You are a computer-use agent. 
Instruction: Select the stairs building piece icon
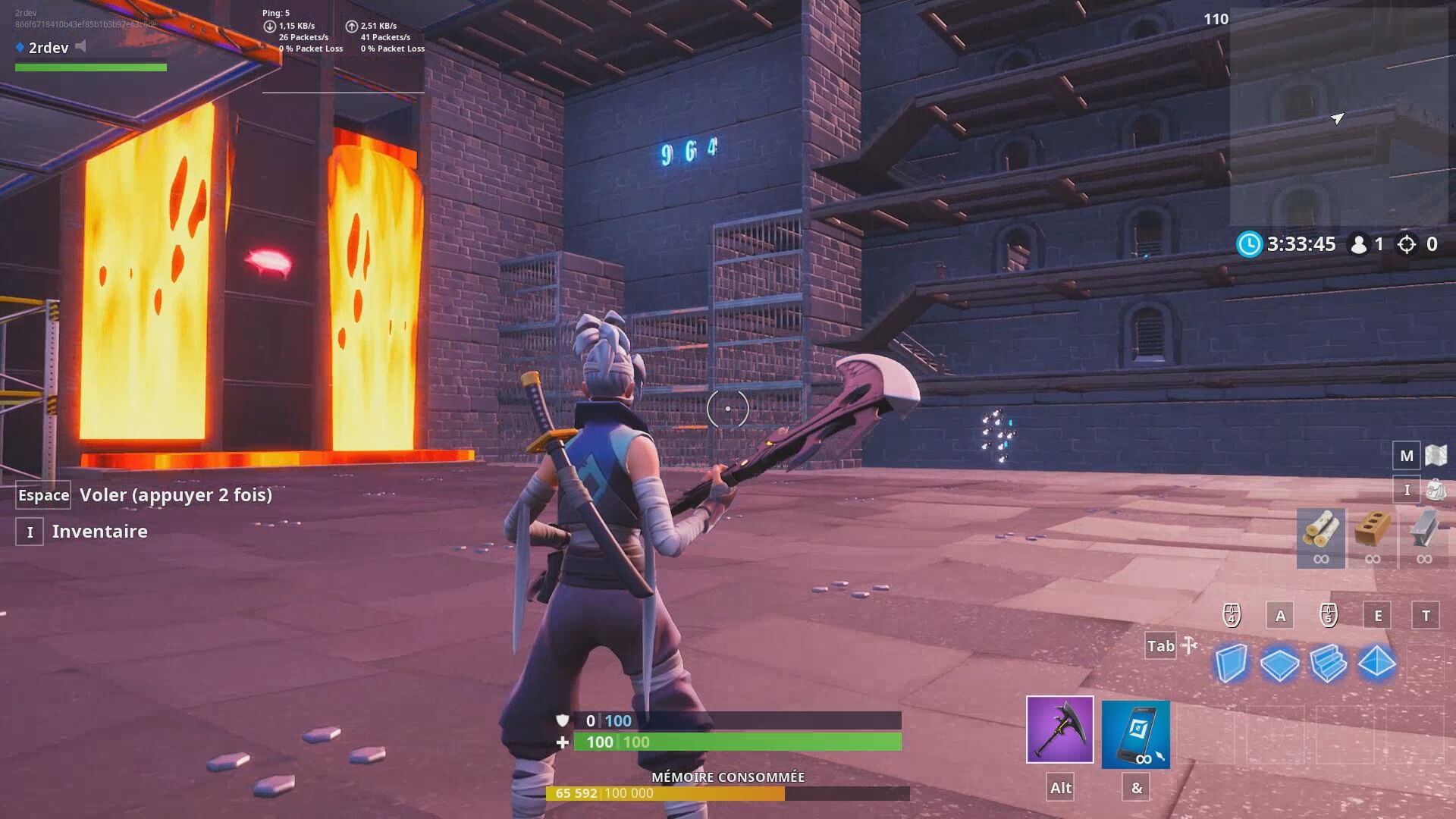point(1329,662)
